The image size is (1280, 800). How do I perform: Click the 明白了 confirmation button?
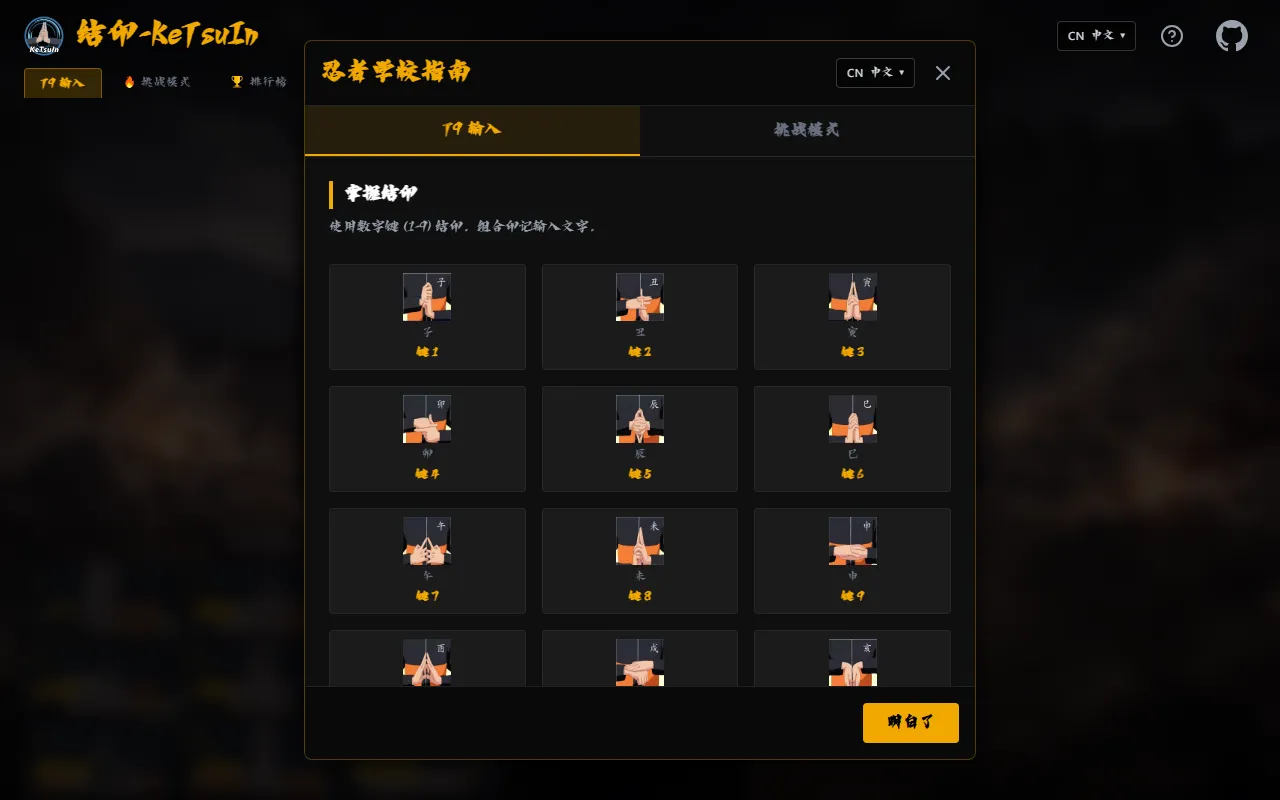pyautogui.click(x=910, y=722)
